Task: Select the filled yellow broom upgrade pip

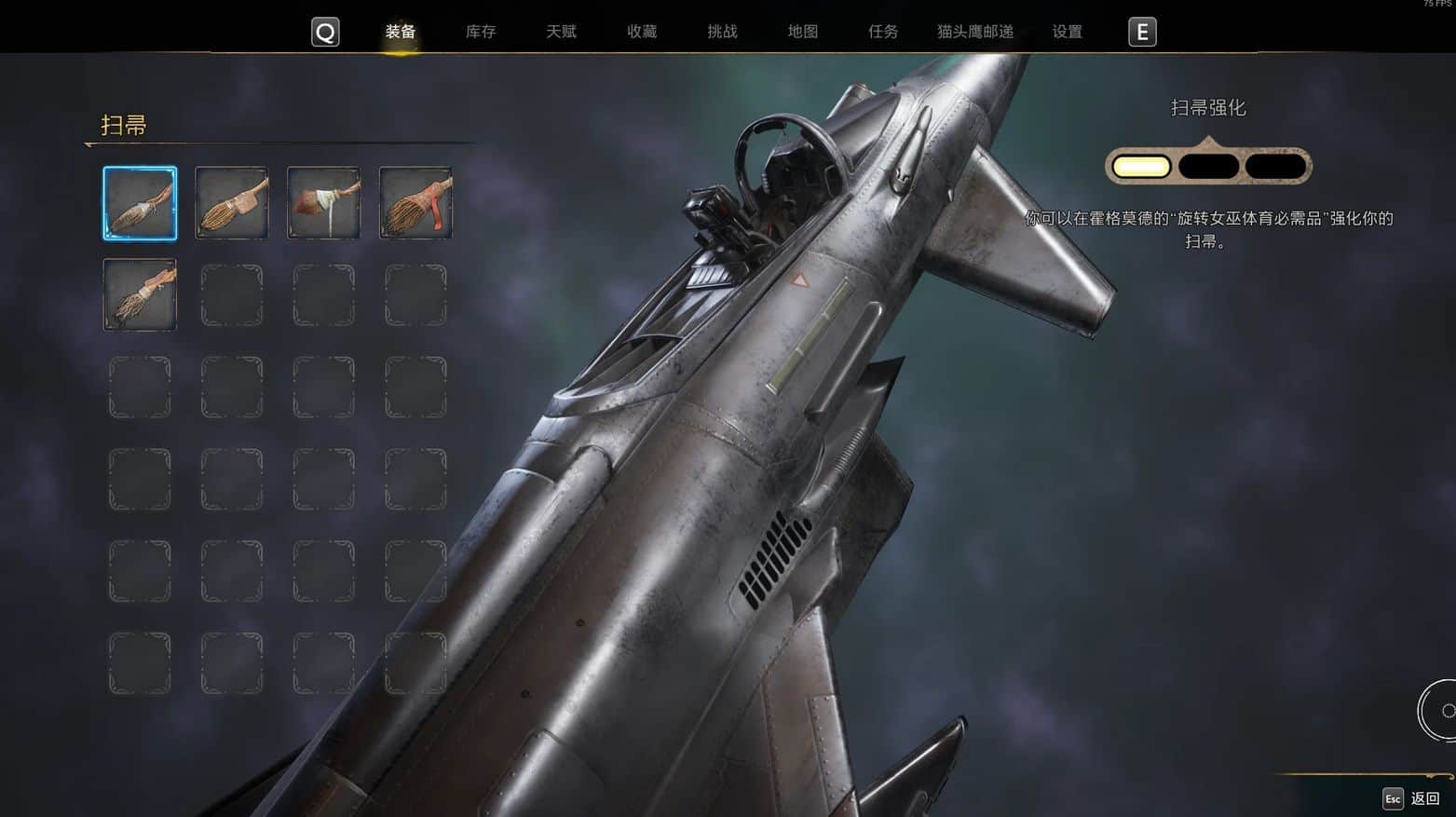Action: coord(1141,167)
